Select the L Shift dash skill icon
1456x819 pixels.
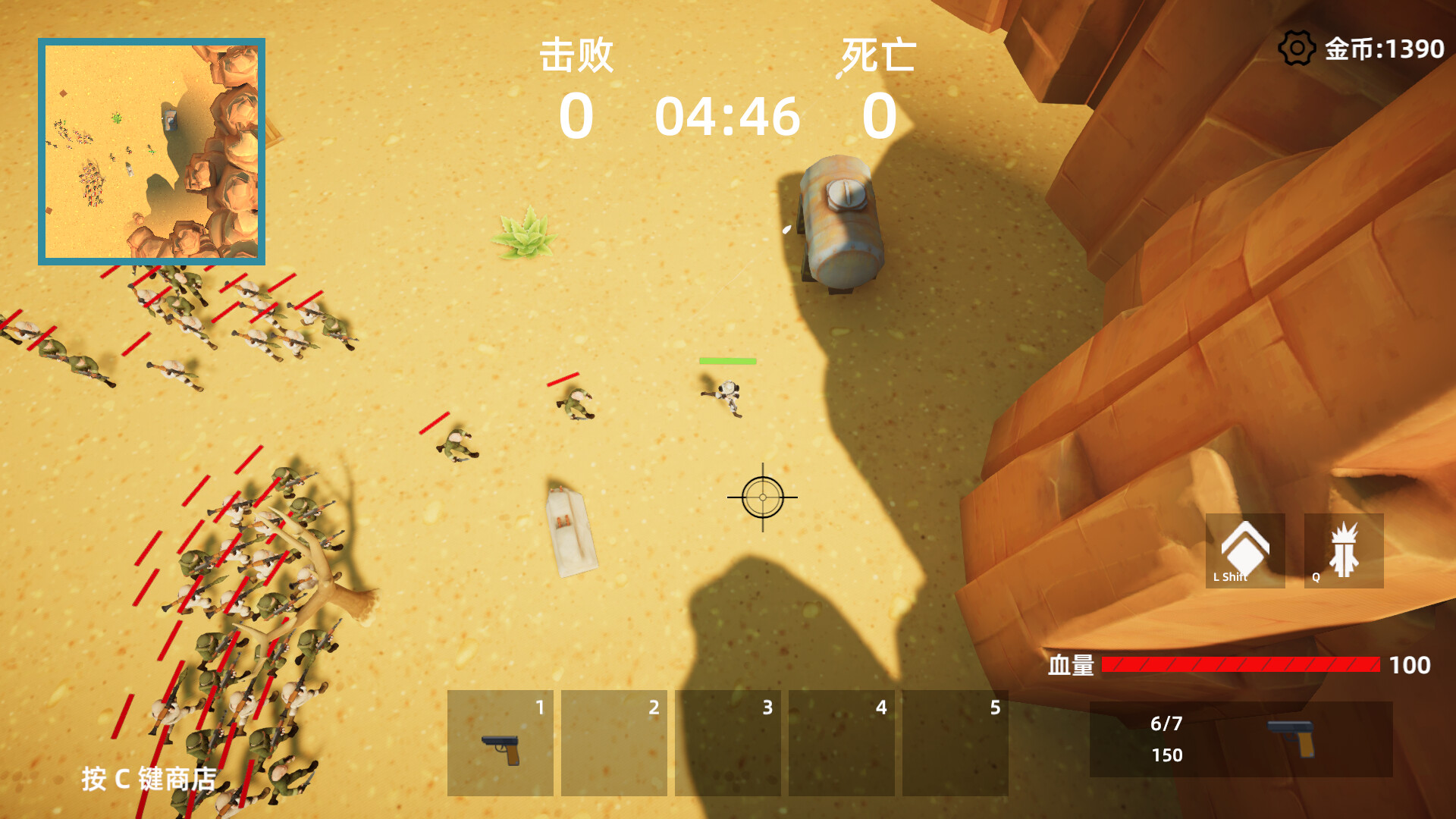[x=1244, y=550]
